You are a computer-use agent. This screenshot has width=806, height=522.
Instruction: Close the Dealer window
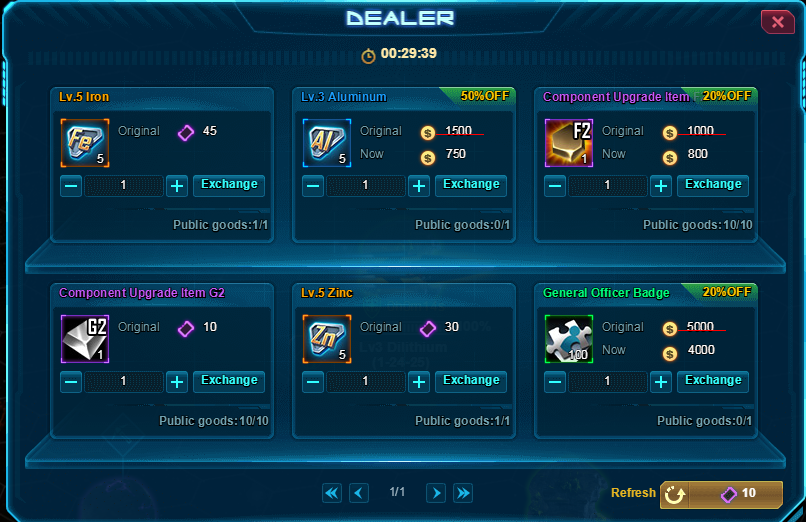[x=777, y=22]
